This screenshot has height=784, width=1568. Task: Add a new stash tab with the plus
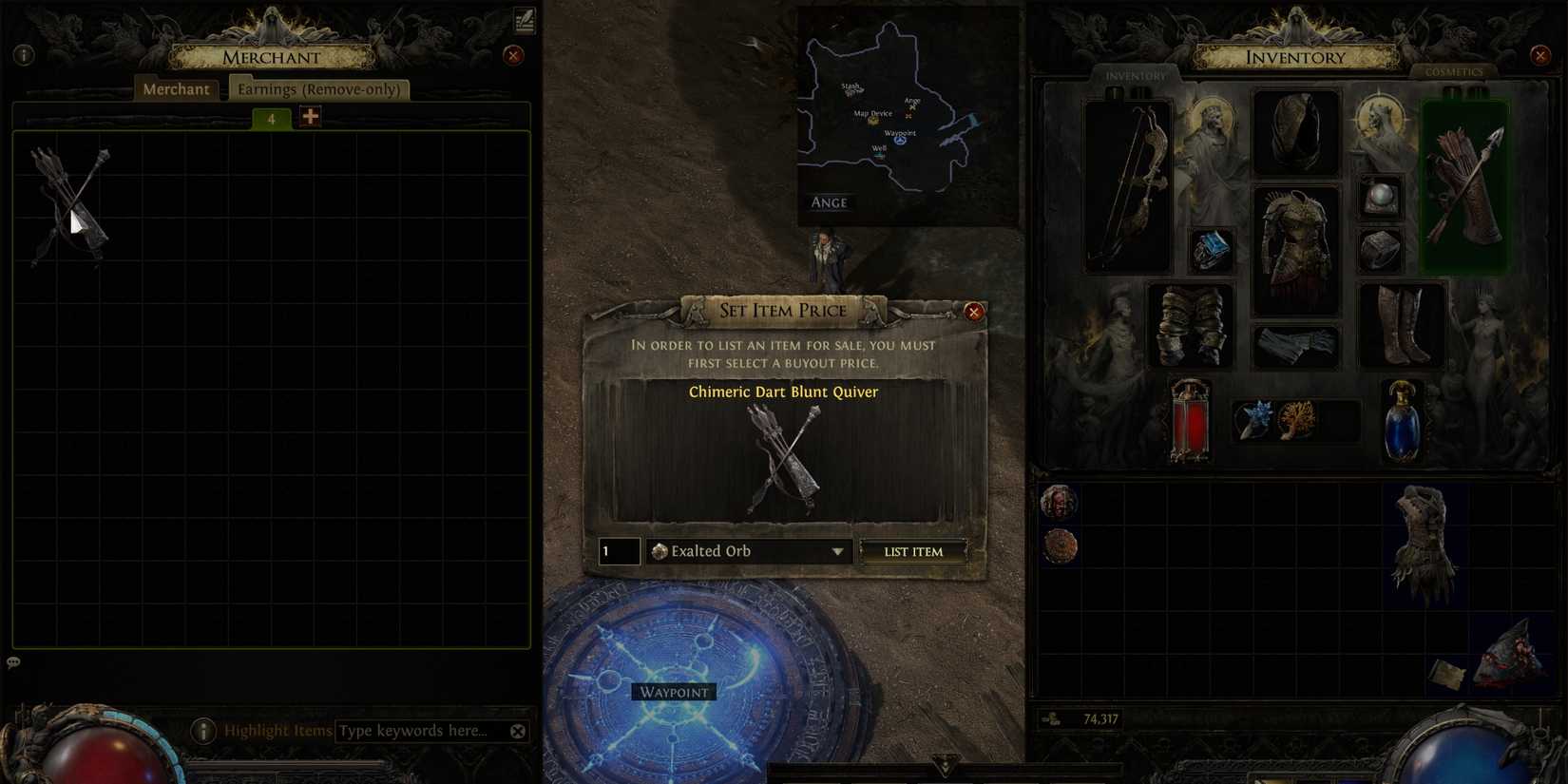pyautogui.click(x=308, y=115)
